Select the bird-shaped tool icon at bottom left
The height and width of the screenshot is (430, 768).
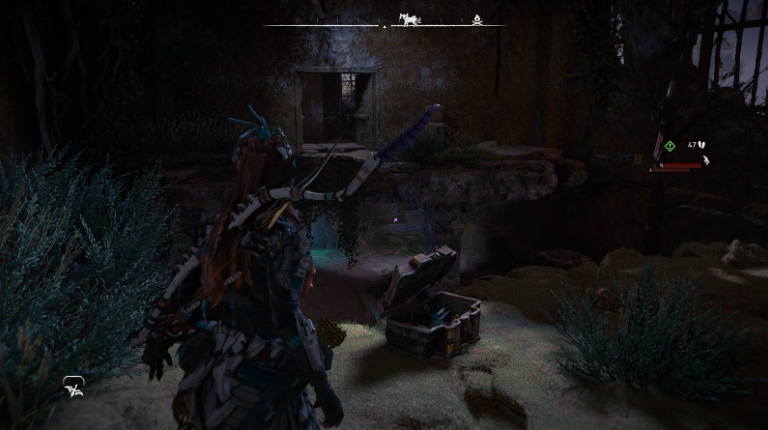pyautogui.click(x=74, y=385)
